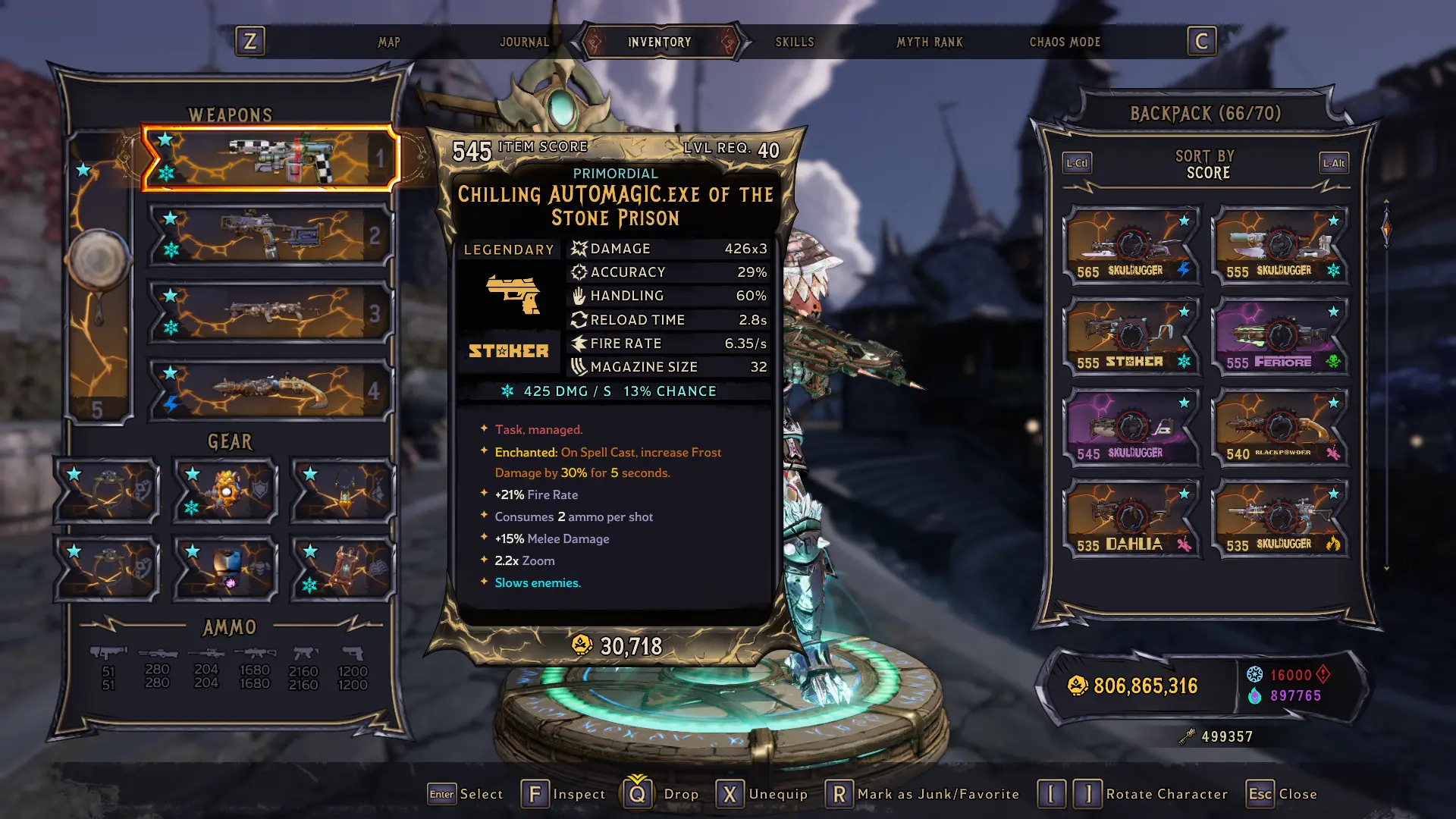Image resolution: width=1456 pixels, height=819 pixels.
Task: Unequip the selected weapon
Action: tap(763, 794)
